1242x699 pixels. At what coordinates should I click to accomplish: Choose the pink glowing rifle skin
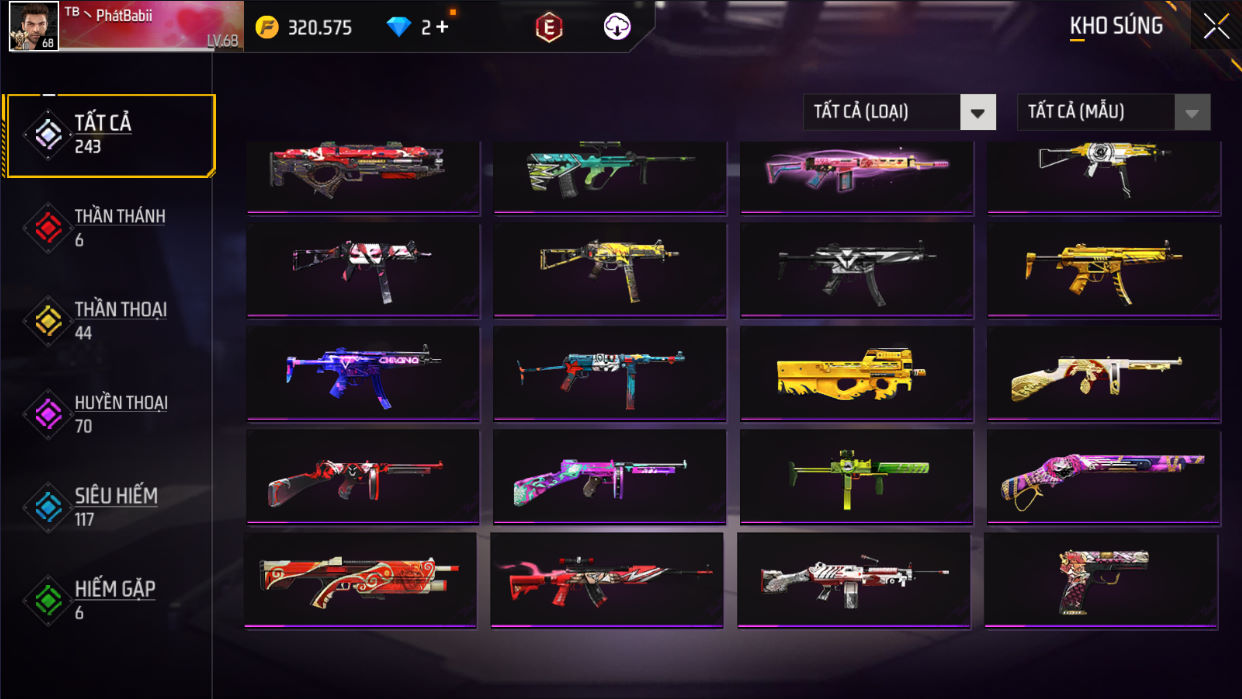(x=856, y=170)
